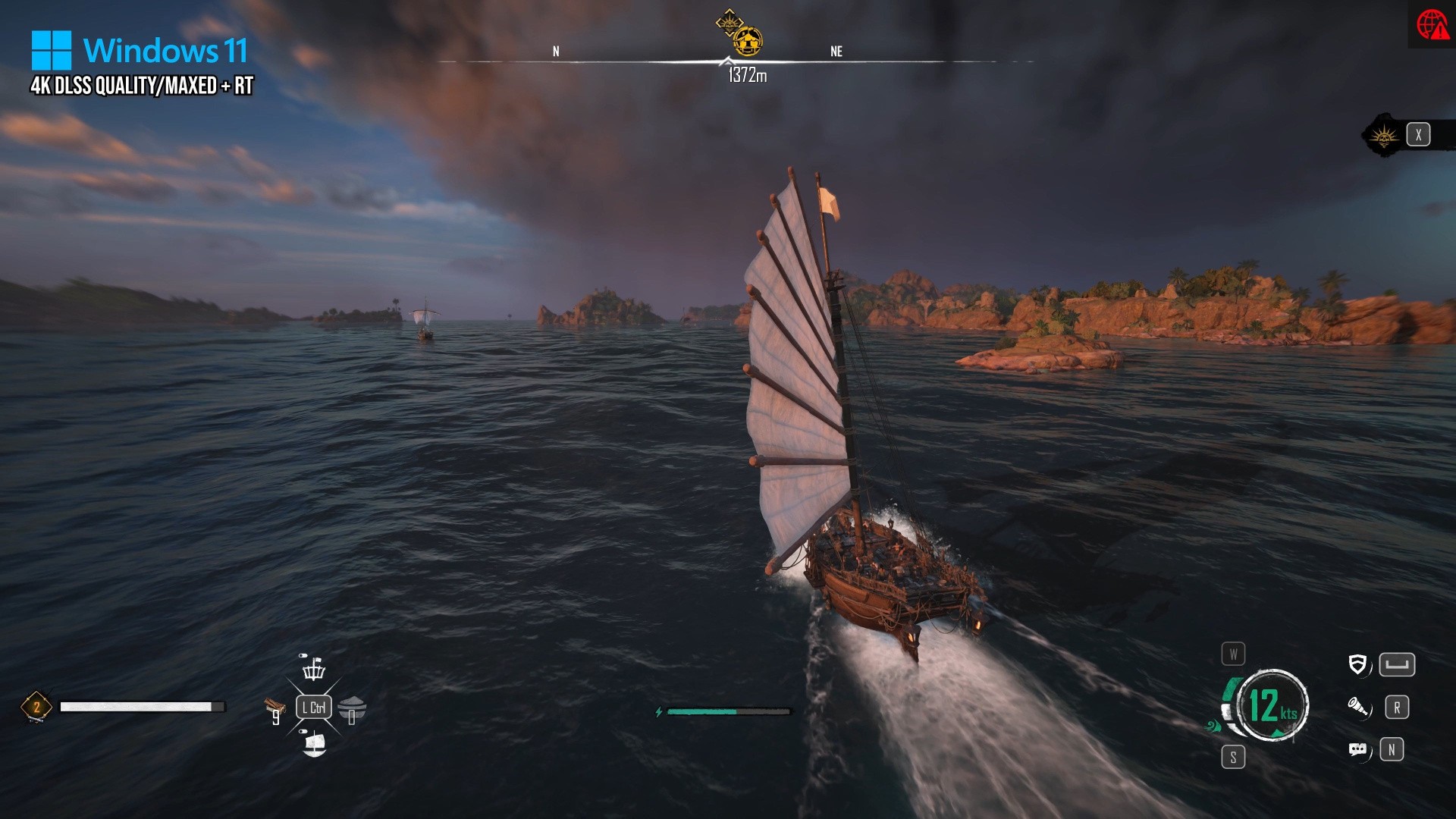Screen dimensions: 1456x819
Task: Click the level 2 rank badge
Action: coord(36,707)
